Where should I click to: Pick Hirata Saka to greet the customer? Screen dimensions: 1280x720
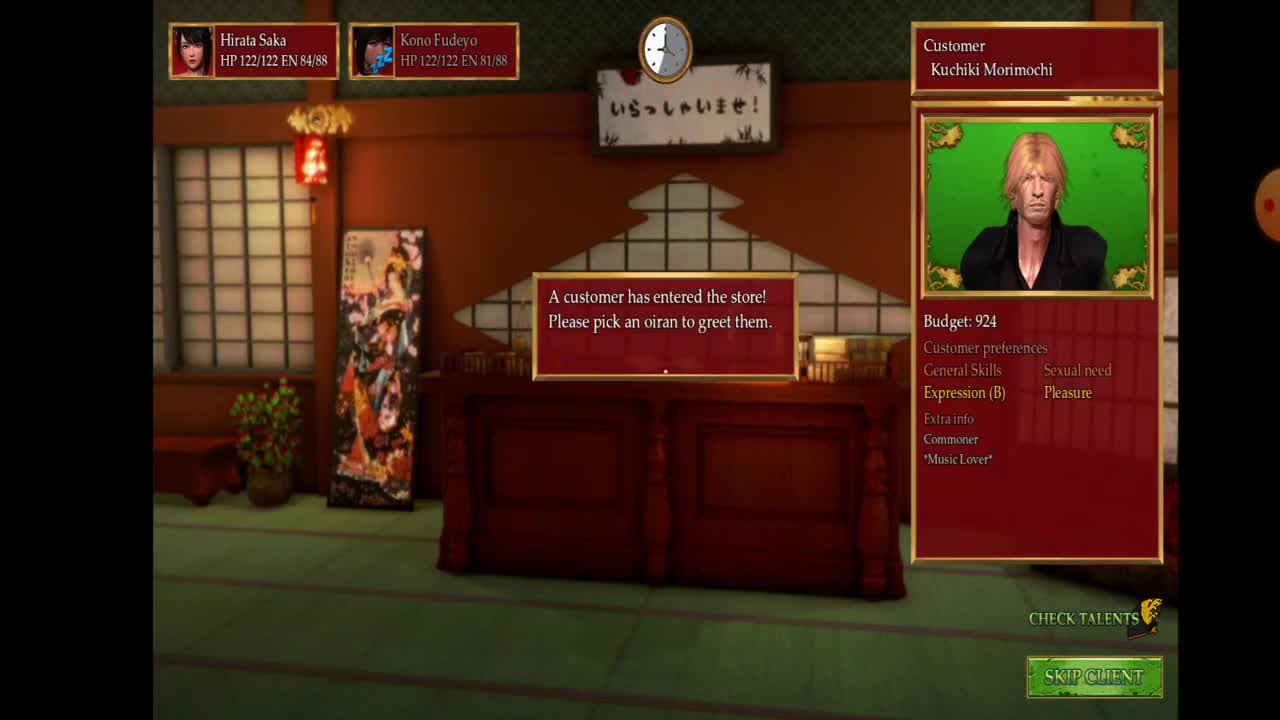pos(254,51)
